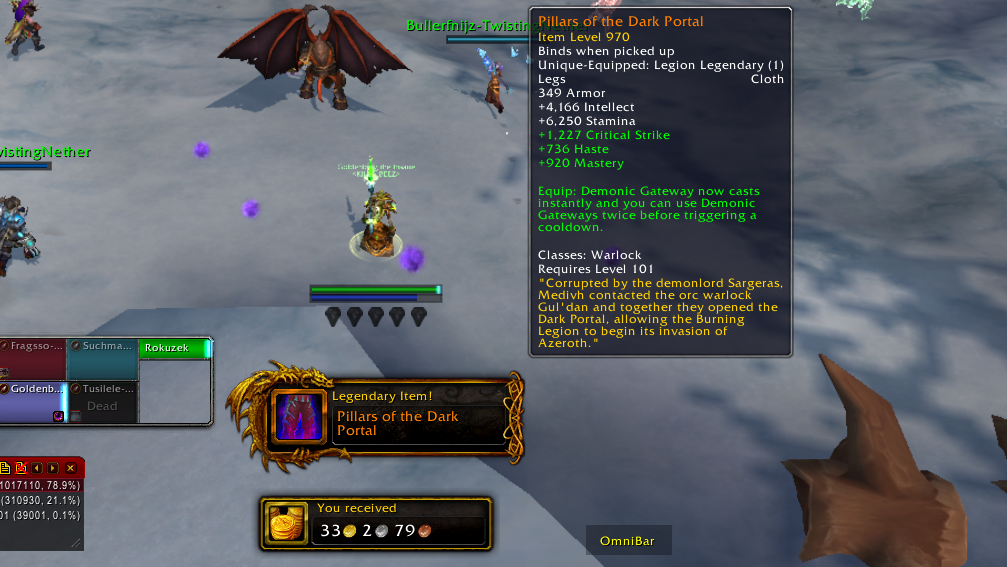The height and width of the screenshot is (567, 1007).
Task: Grab the damage meter resize corner grip
Action: [x=76, y=543]
